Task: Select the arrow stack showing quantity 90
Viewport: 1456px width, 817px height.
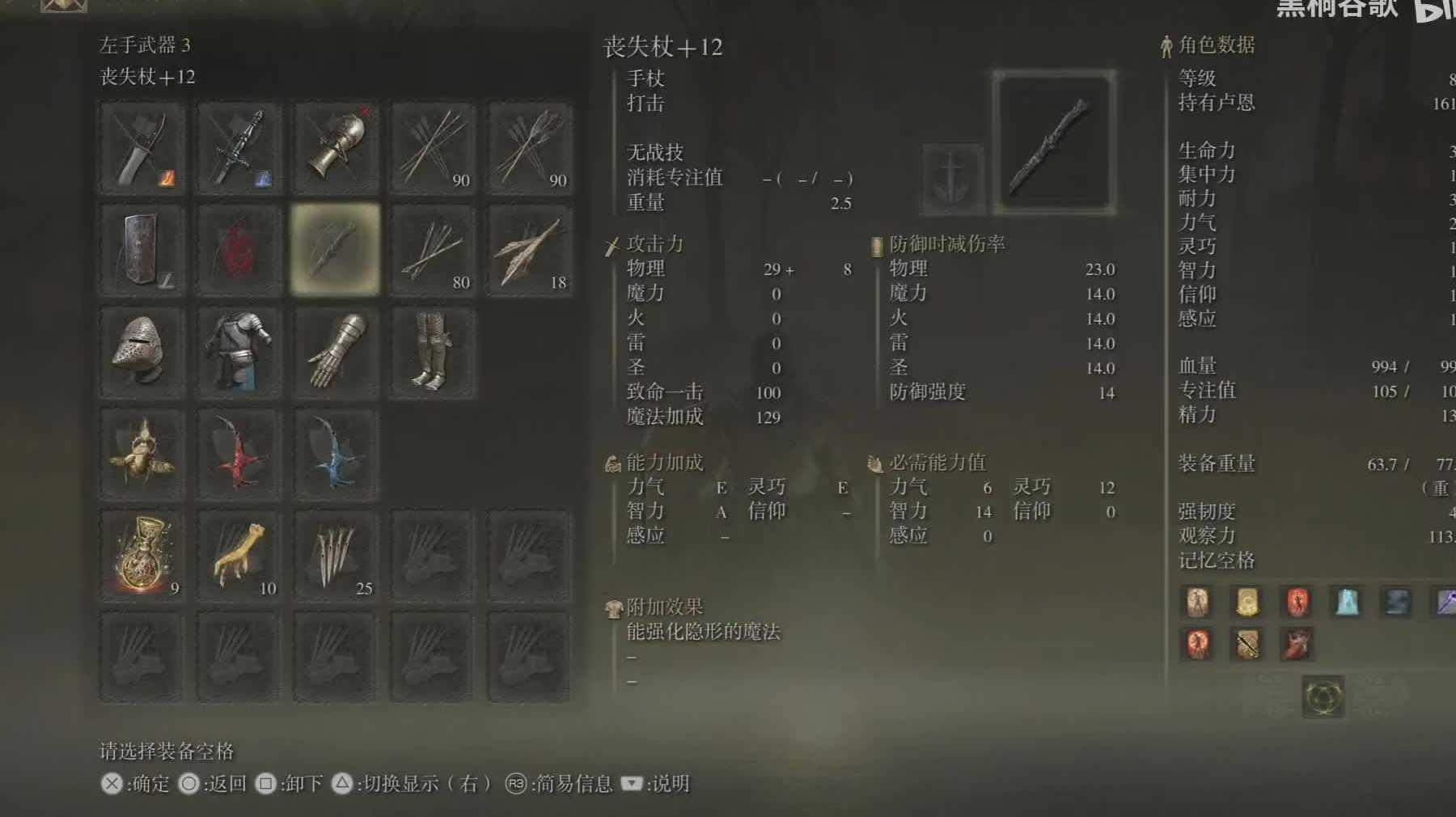Action: [x=433, y=147]
